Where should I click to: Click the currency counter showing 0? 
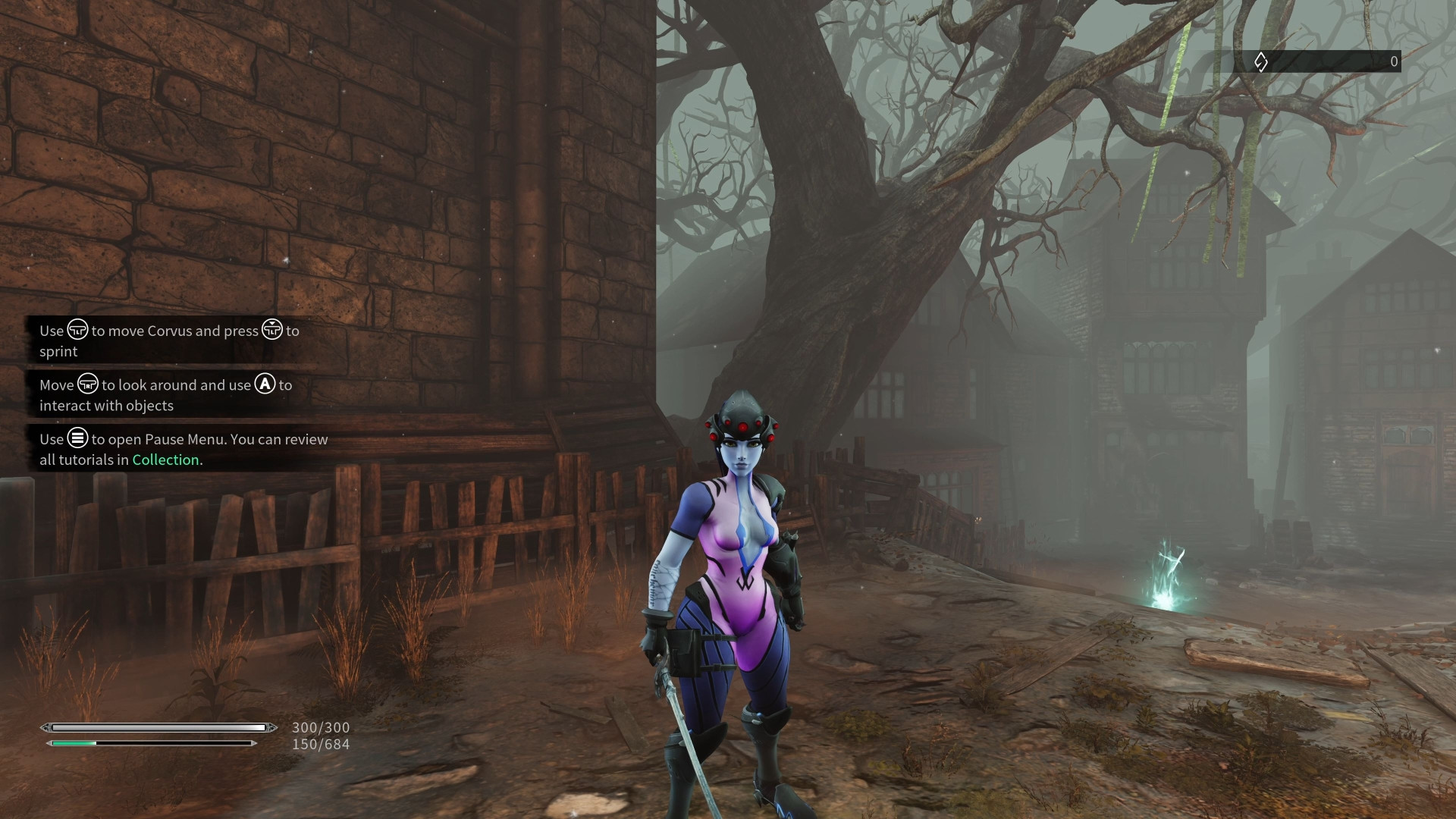click(x=1393, y=61)
